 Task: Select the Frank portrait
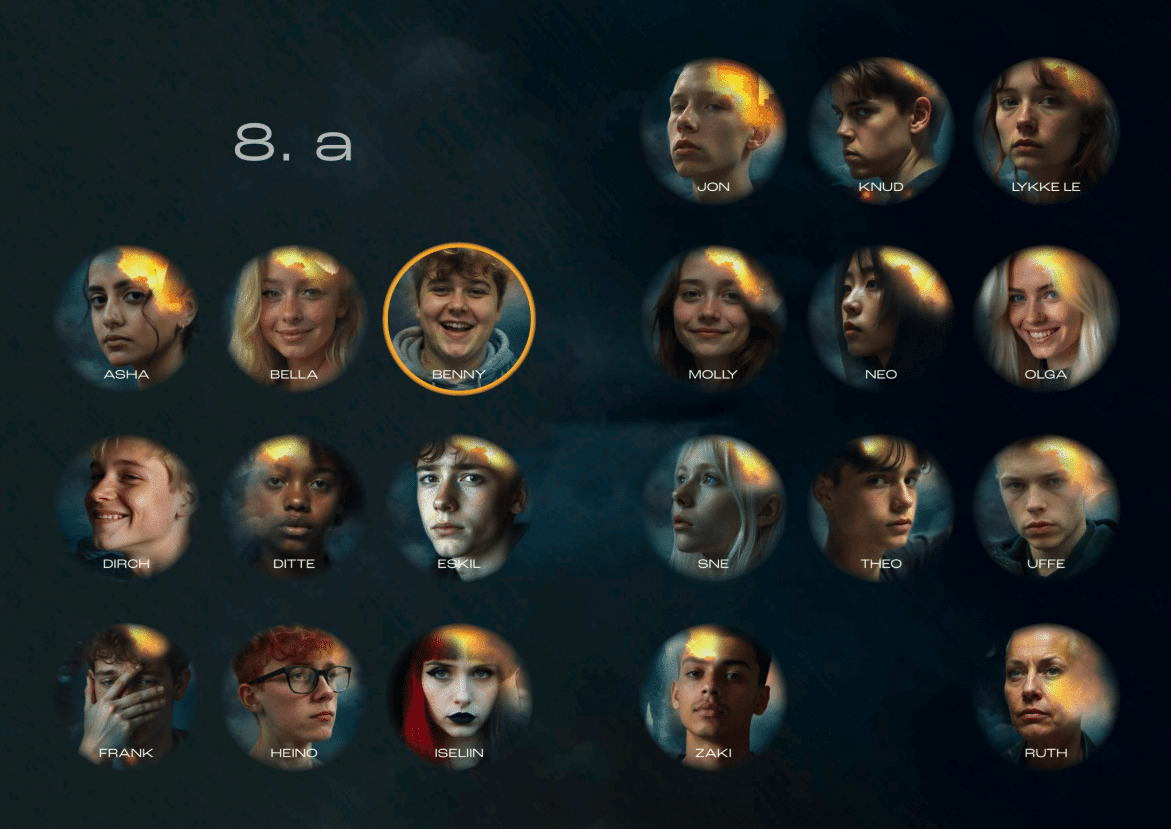126,694
